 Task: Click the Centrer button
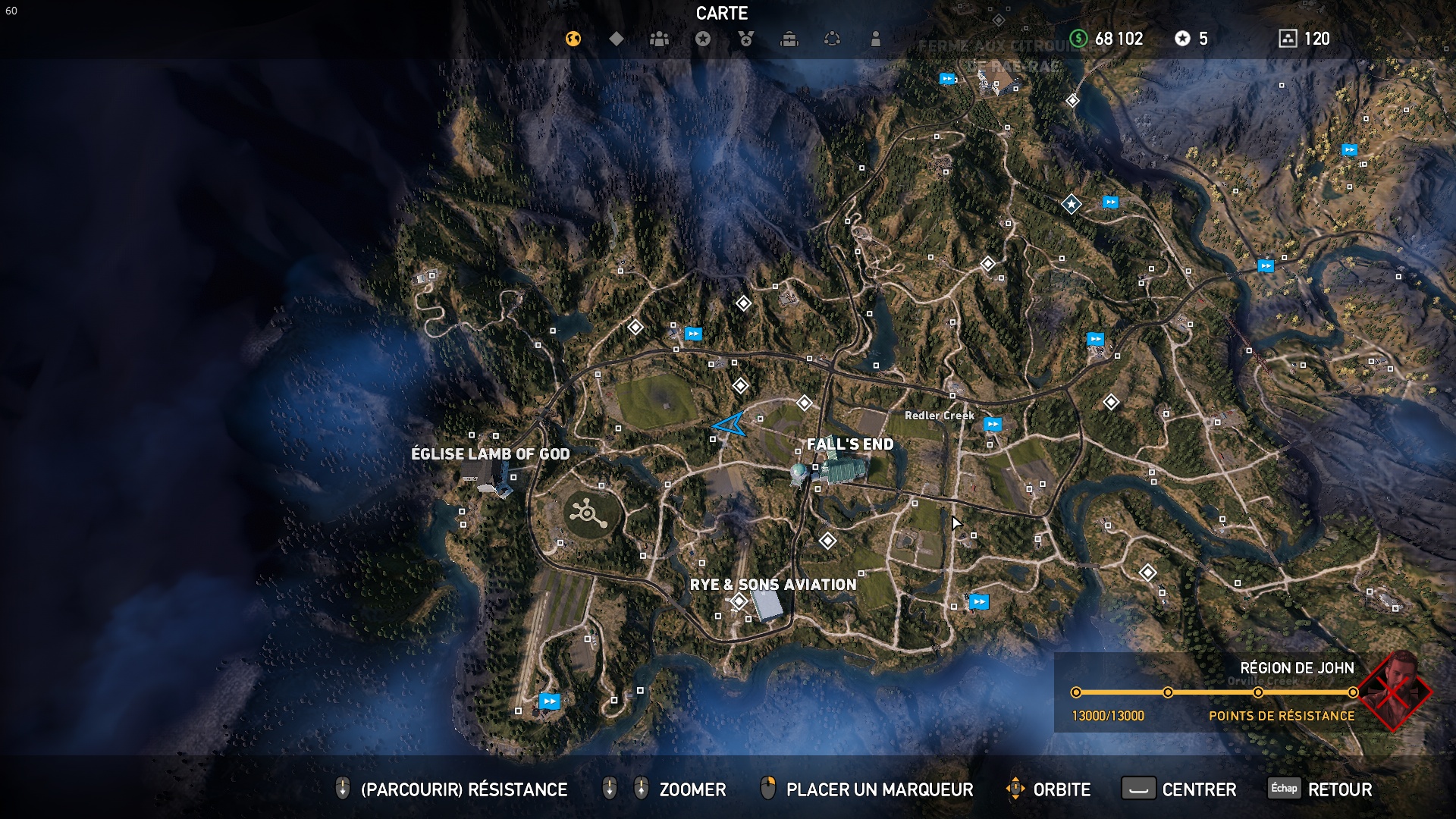click(1178, 789)
